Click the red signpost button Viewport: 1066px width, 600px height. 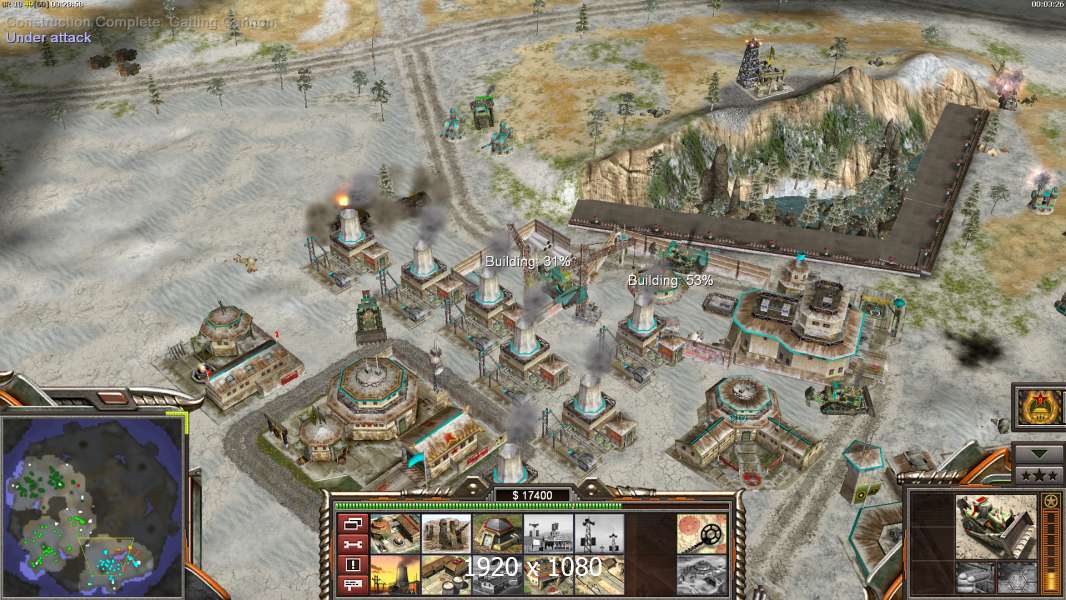[x=353, y=585]
